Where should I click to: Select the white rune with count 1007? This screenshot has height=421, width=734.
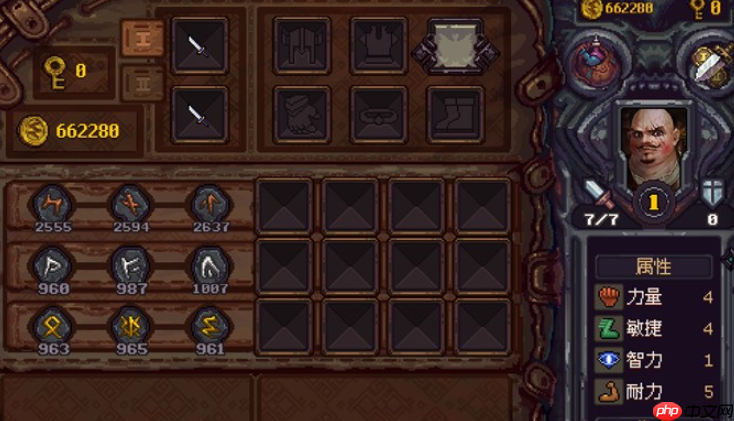[x=210, y=264]
